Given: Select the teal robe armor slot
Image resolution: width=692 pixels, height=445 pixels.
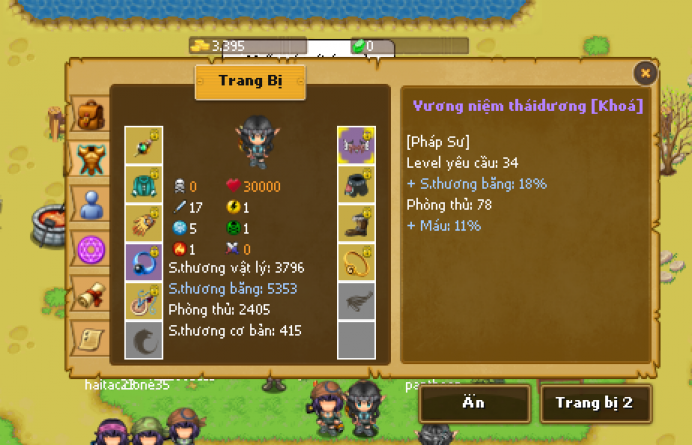Looking at the screenshot, I should click(143, 184).
